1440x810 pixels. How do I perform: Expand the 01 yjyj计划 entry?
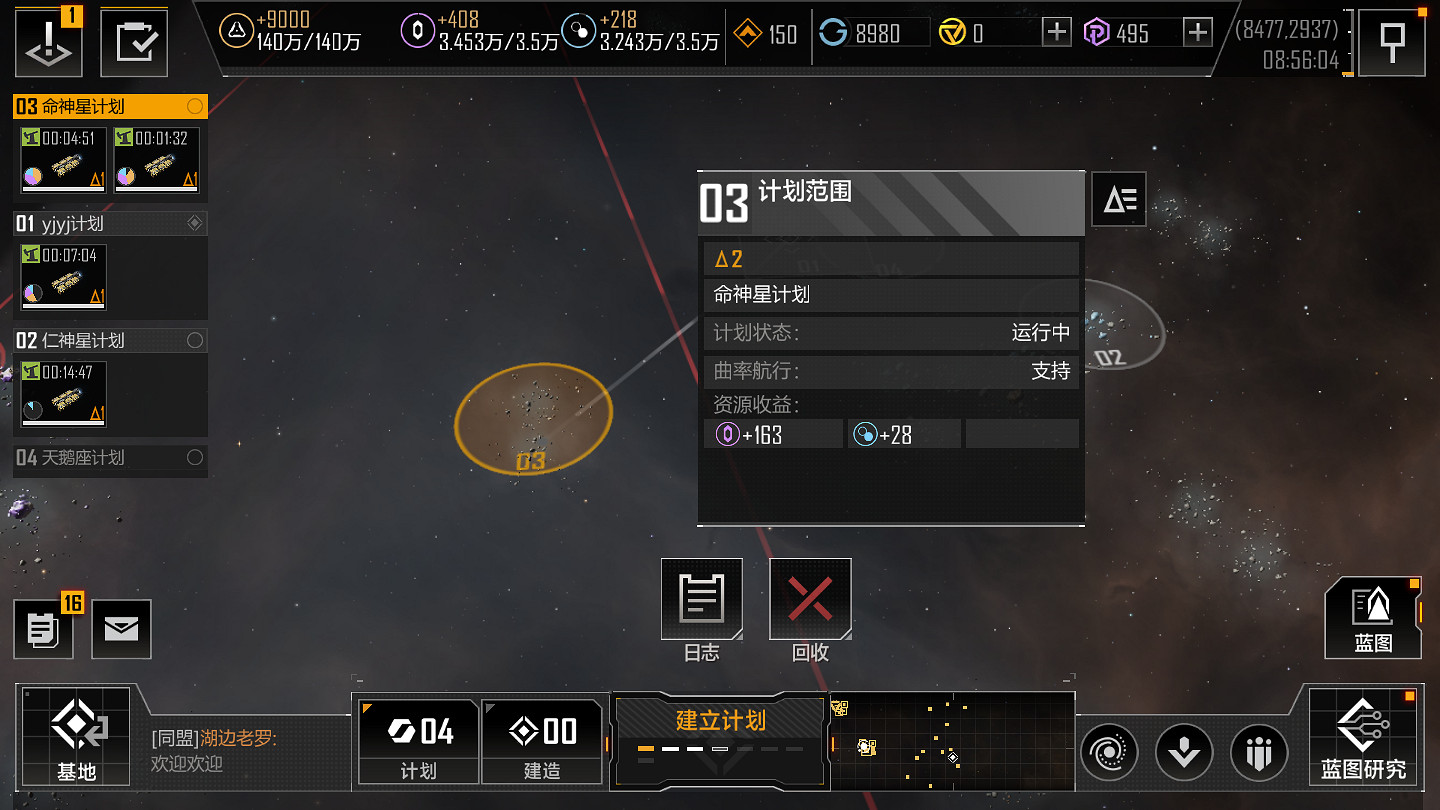coord(100,223)
